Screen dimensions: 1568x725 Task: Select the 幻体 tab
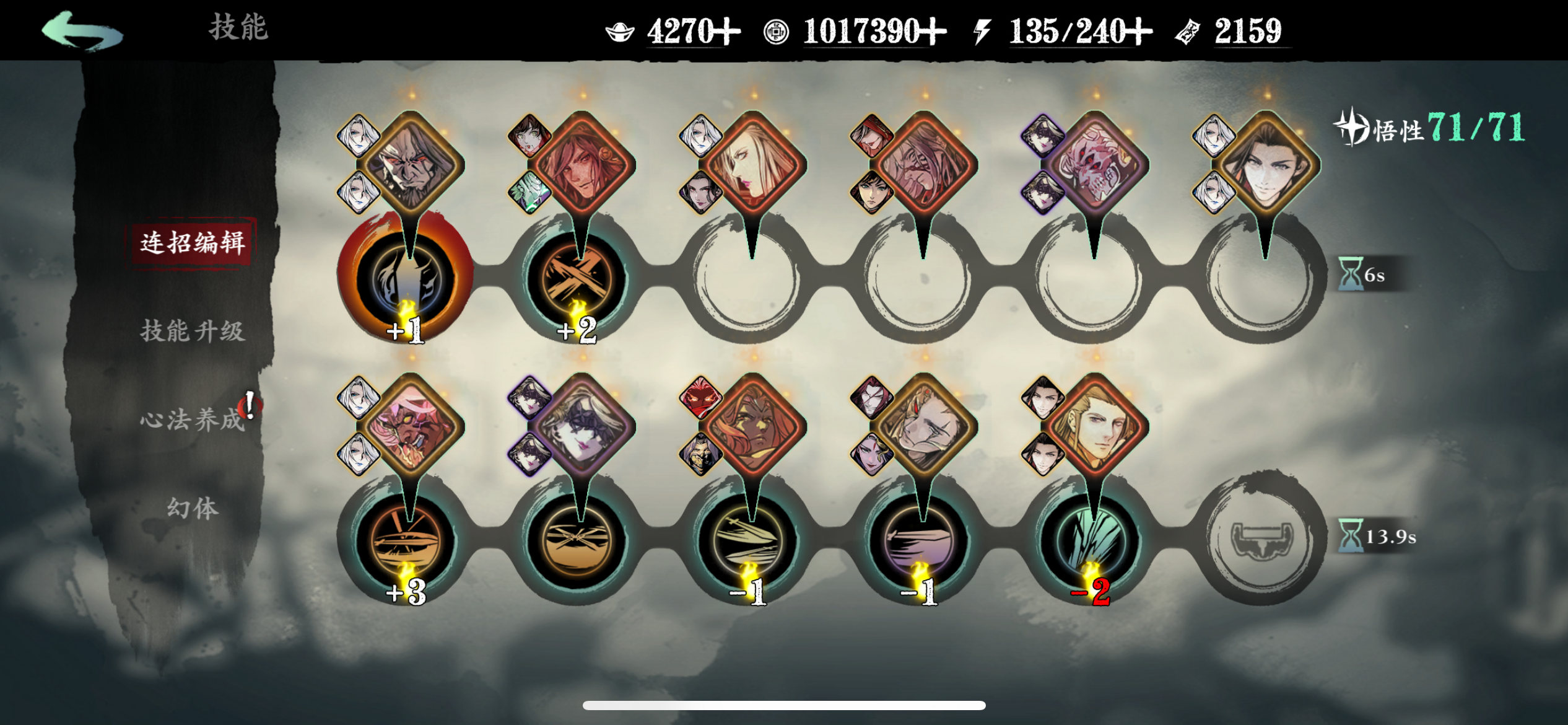tap(192, 508)
